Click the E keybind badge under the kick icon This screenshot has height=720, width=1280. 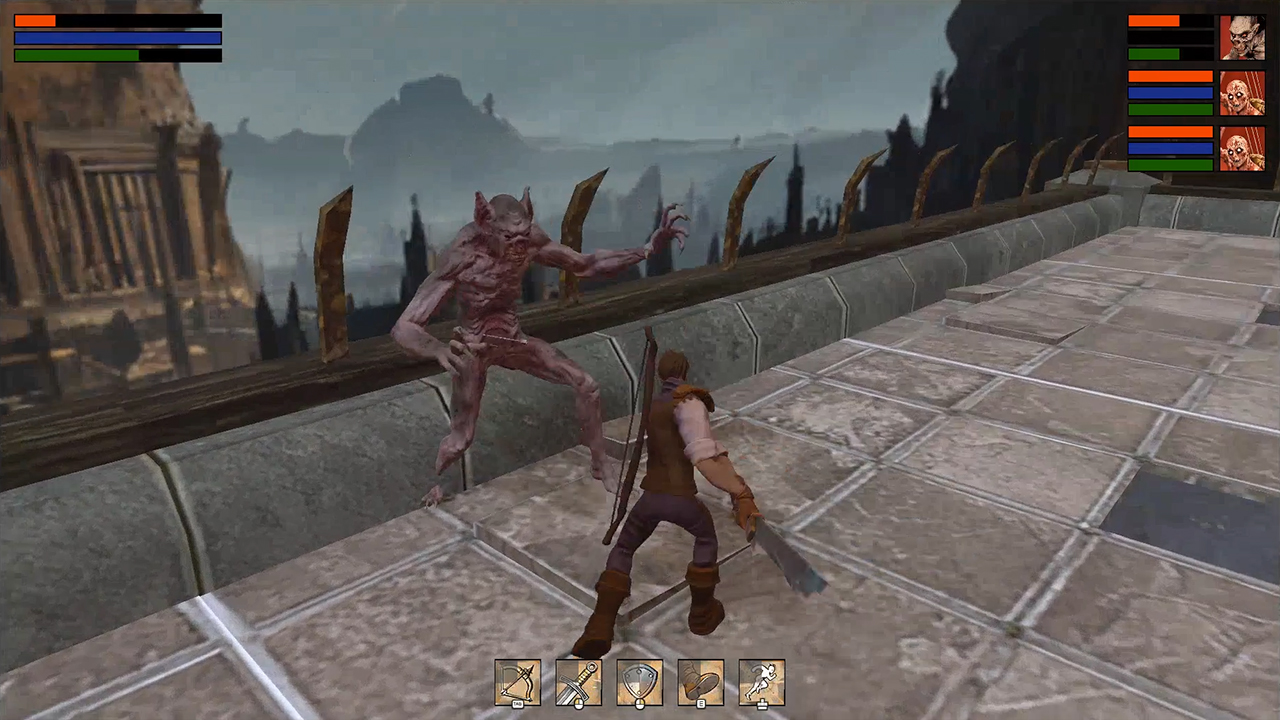coord(701,704)
